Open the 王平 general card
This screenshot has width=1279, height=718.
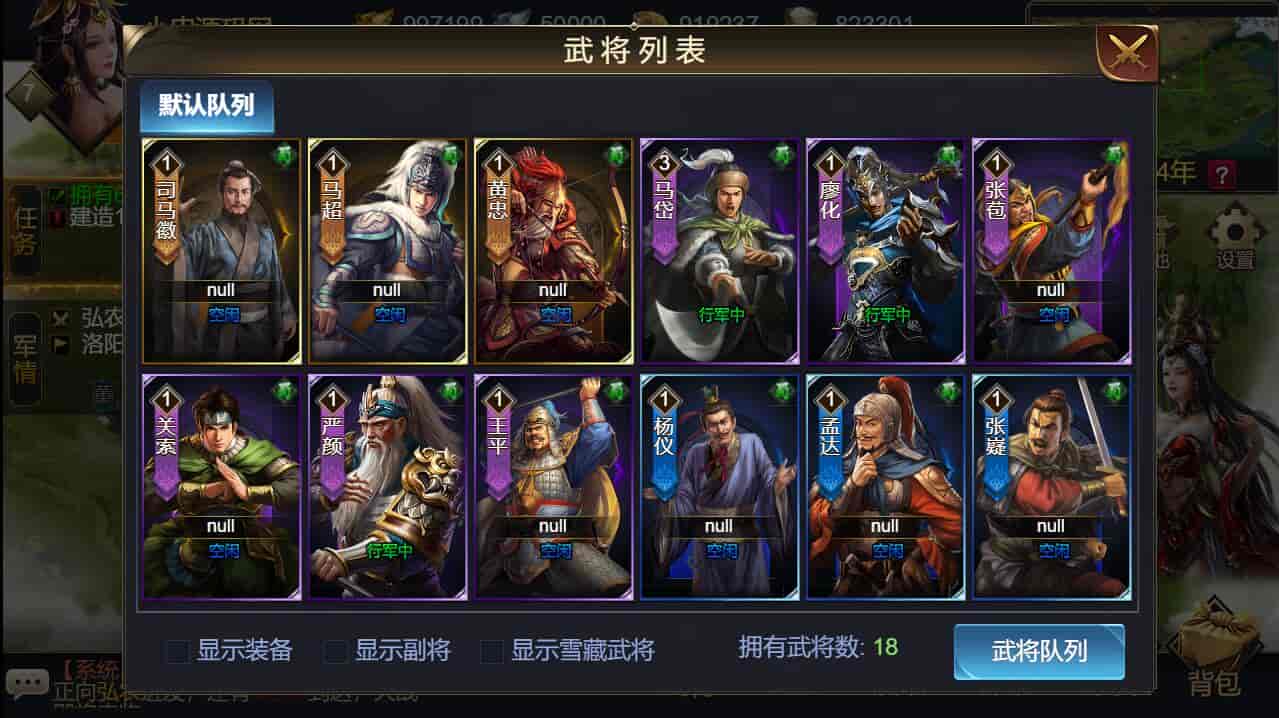click(553, 487)
